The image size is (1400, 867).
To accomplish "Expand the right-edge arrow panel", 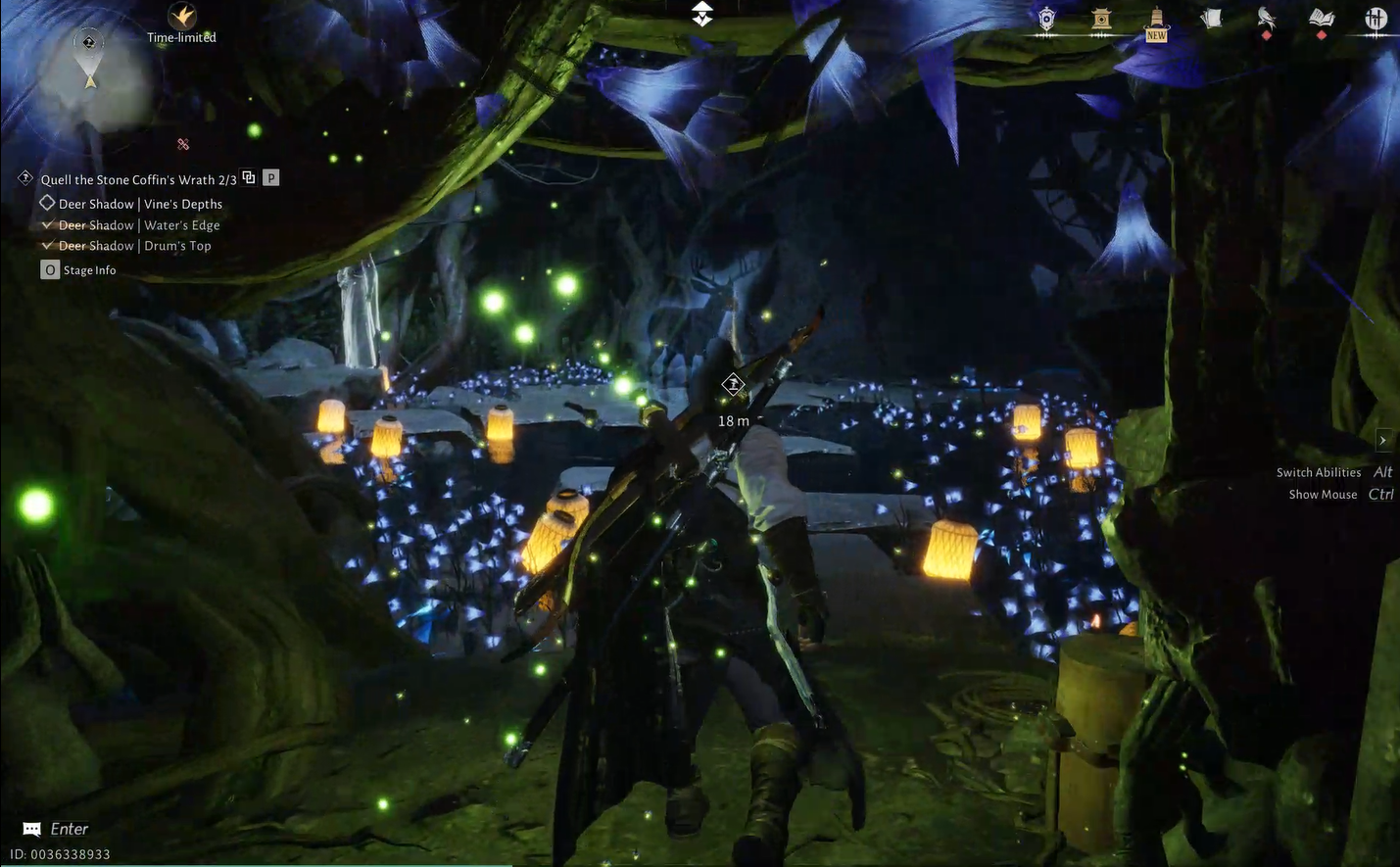I will (1382, 440).
